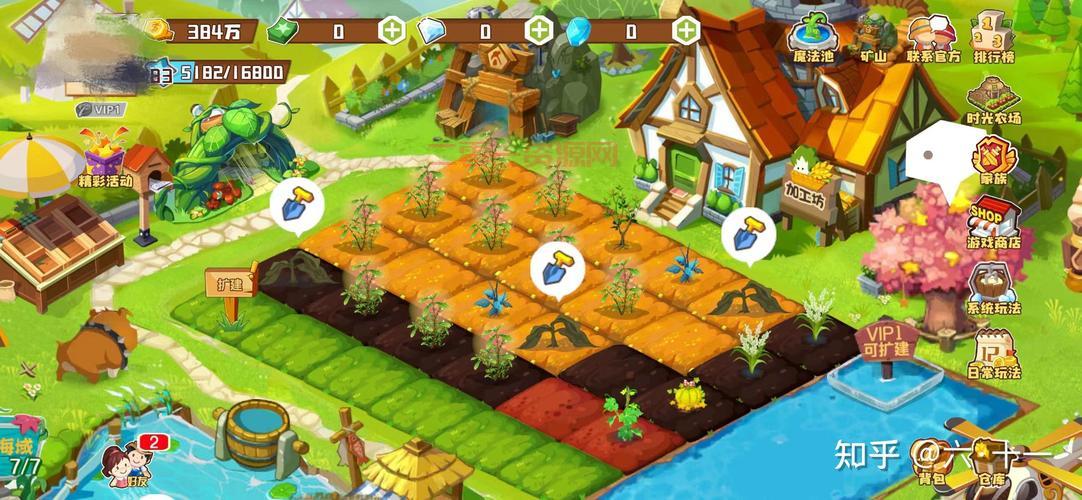Viewport: 1082px width, 500px height.
Task: Add blue gems with its plus button
Action: click(686, 30)
